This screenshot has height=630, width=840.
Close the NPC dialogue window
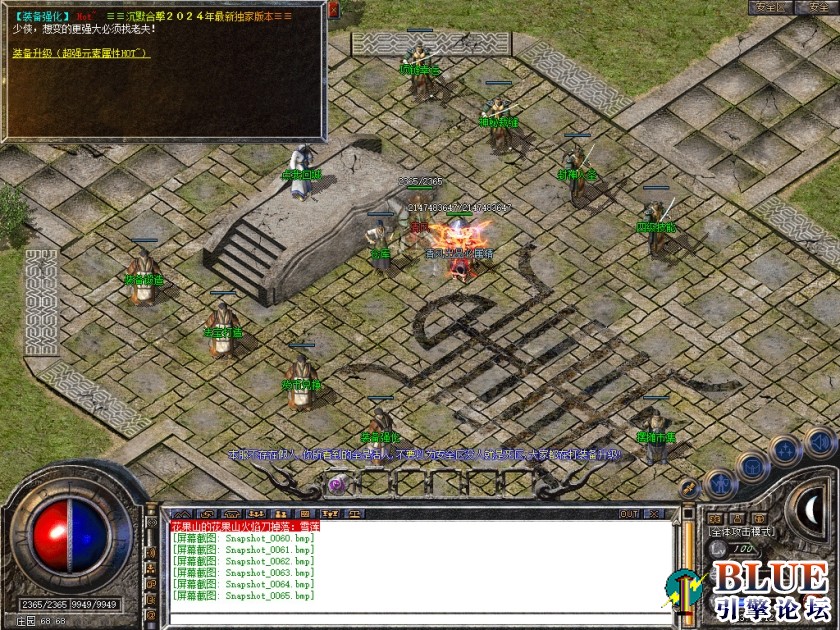coord(333,11)
